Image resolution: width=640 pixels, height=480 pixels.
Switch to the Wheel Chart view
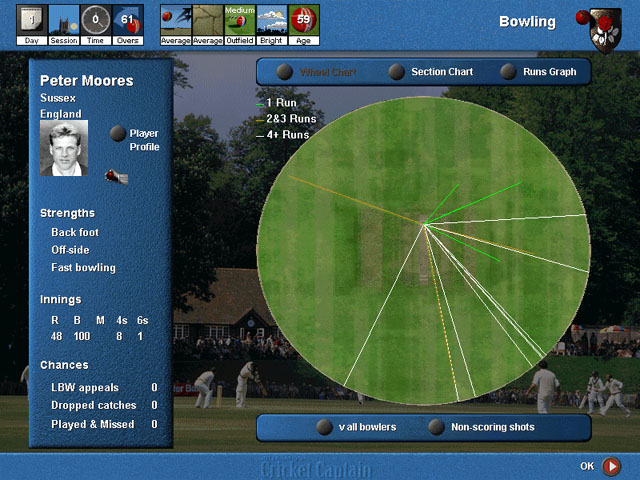285,72
